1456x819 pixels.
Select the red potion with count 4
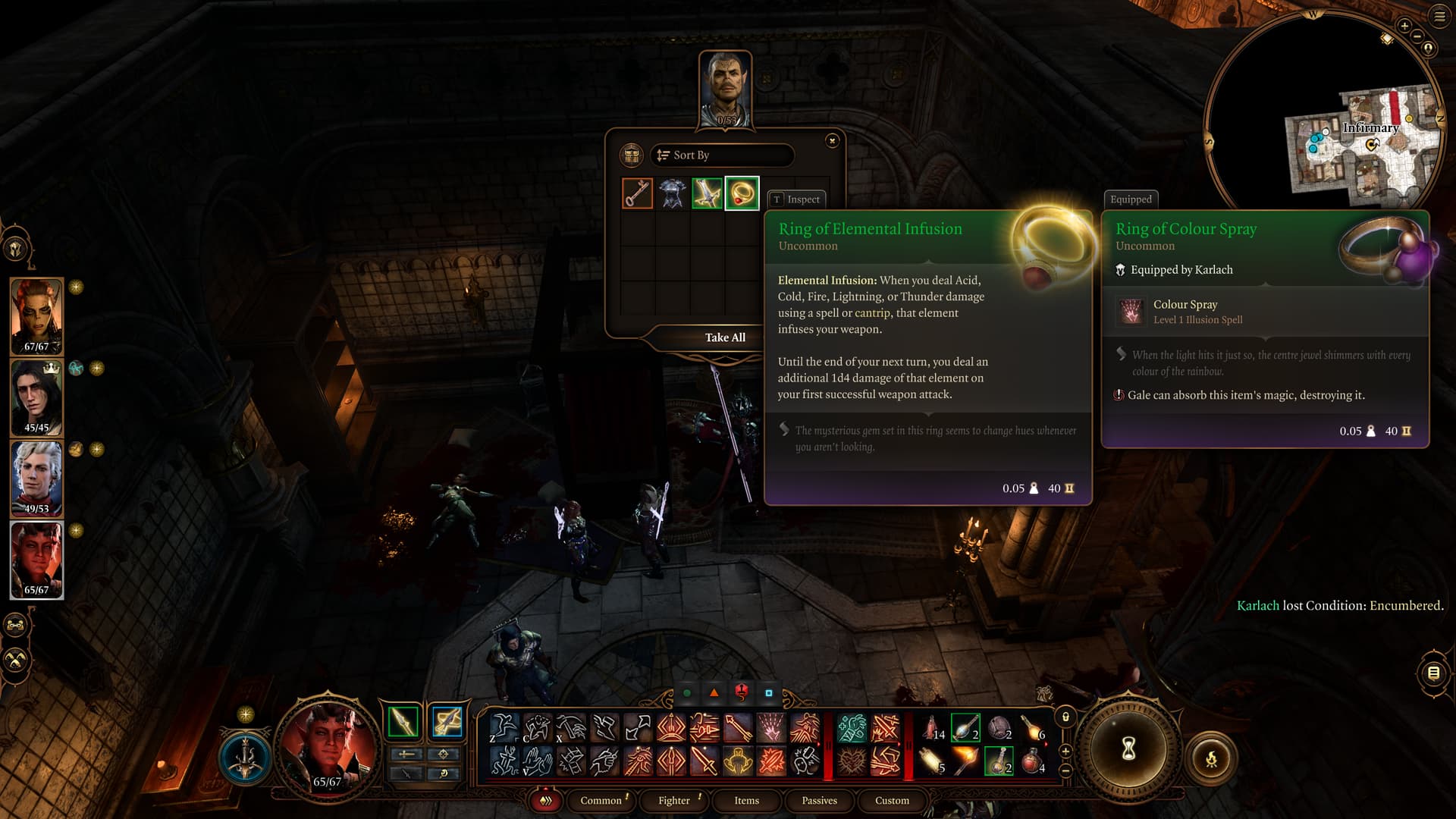(1033, 761)
